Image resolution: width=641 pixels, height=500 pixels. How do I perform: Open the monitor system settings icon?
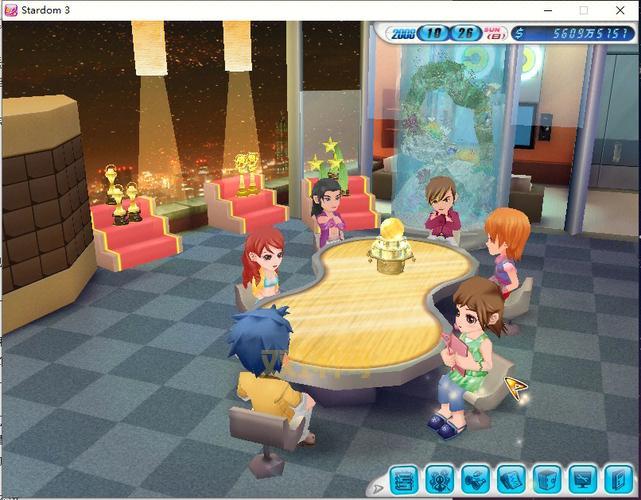pyautogui.click(x=582, y=480)
